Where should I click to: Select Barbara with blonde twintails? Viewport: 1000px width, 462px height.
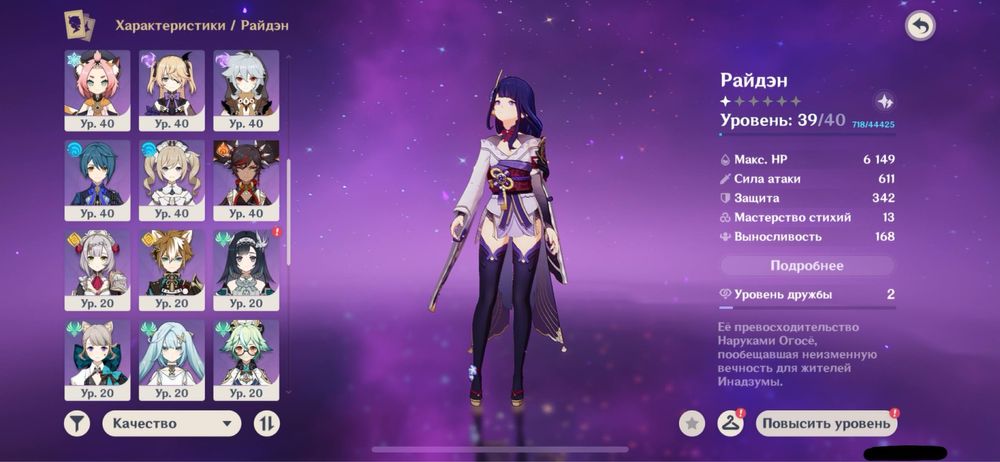[x=171, y=179]
